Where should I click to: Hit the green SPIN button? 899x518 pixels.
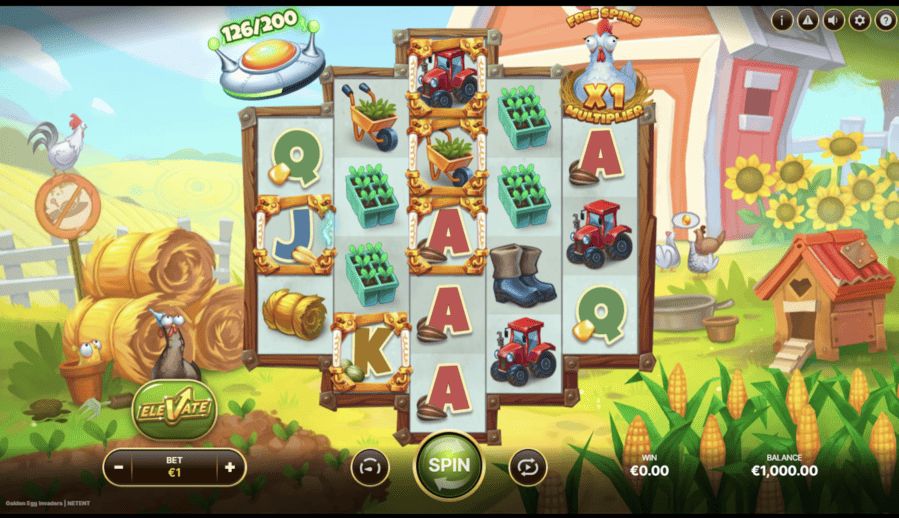tap(449, 464)
